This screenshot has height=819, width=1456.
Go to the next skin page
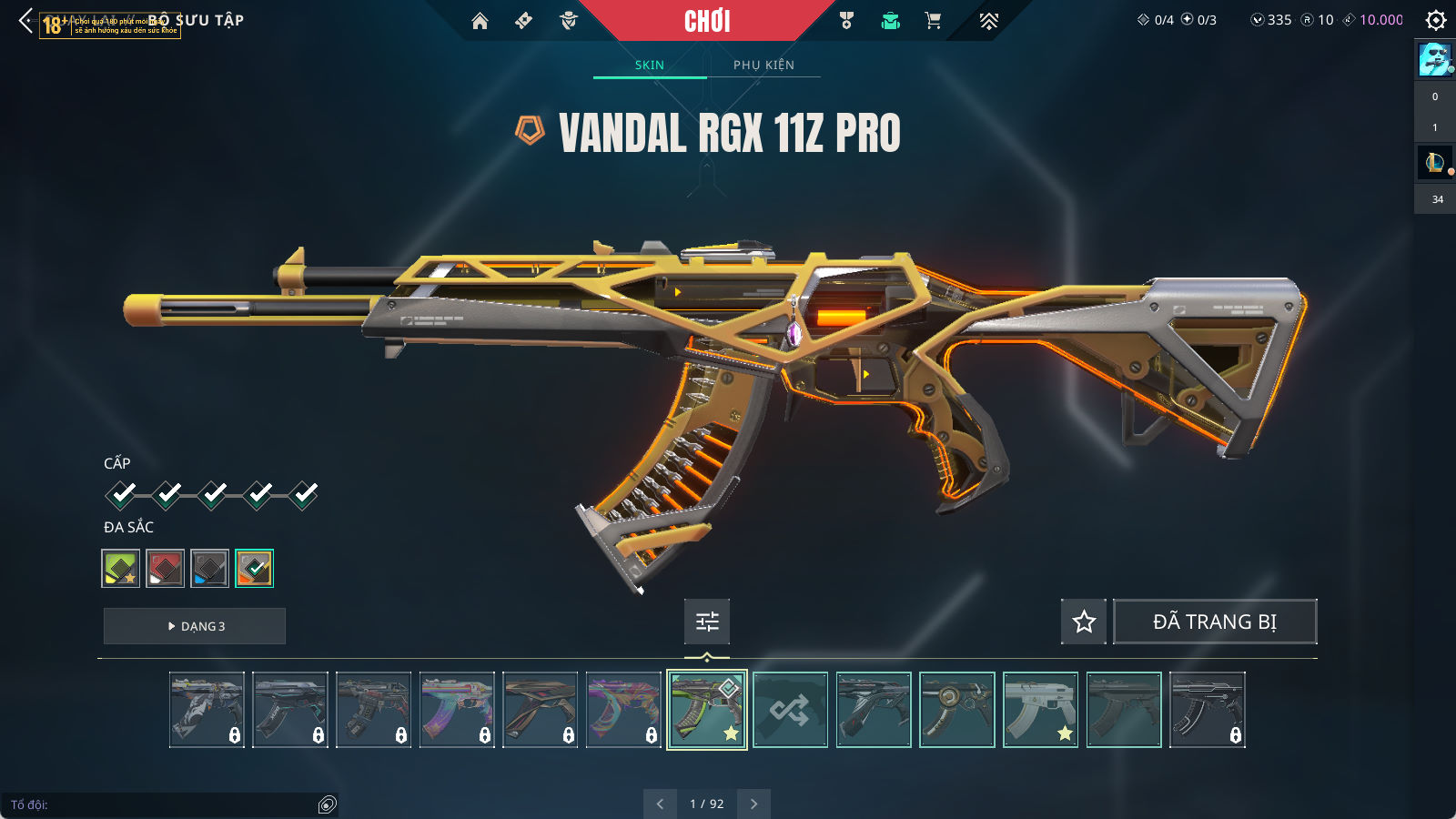click(753, 804)
